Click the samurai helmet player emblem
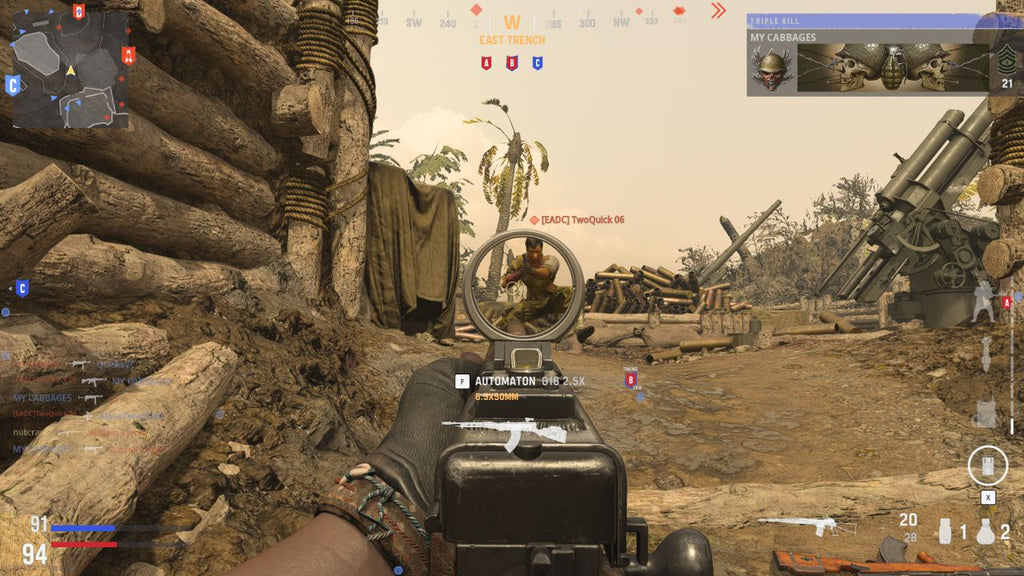The image size is (1024, 576). coord(771,69)
